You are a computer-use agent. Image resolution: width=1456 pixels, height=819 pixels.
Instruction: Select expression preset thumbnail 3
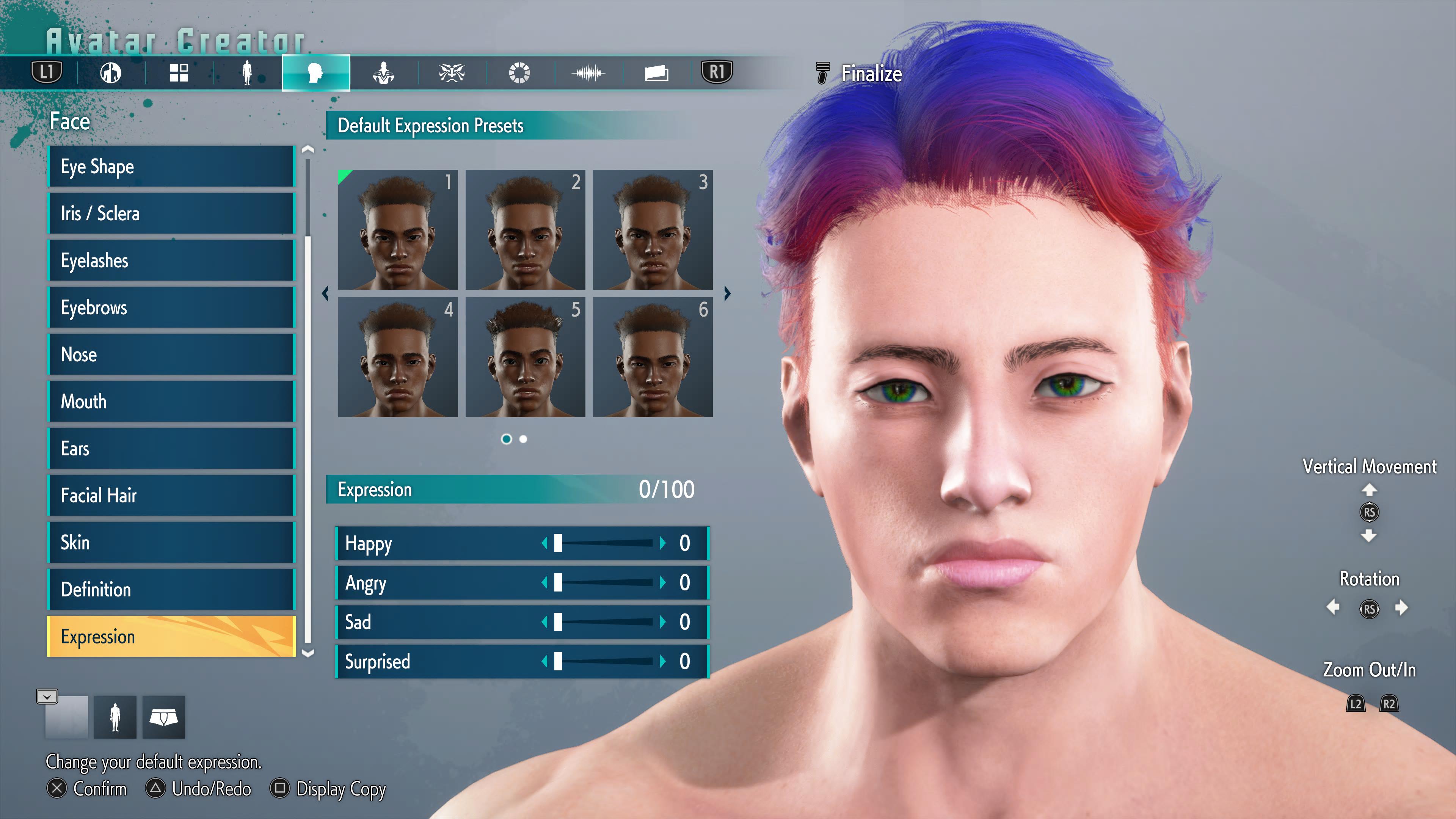(x=652, y=229)
